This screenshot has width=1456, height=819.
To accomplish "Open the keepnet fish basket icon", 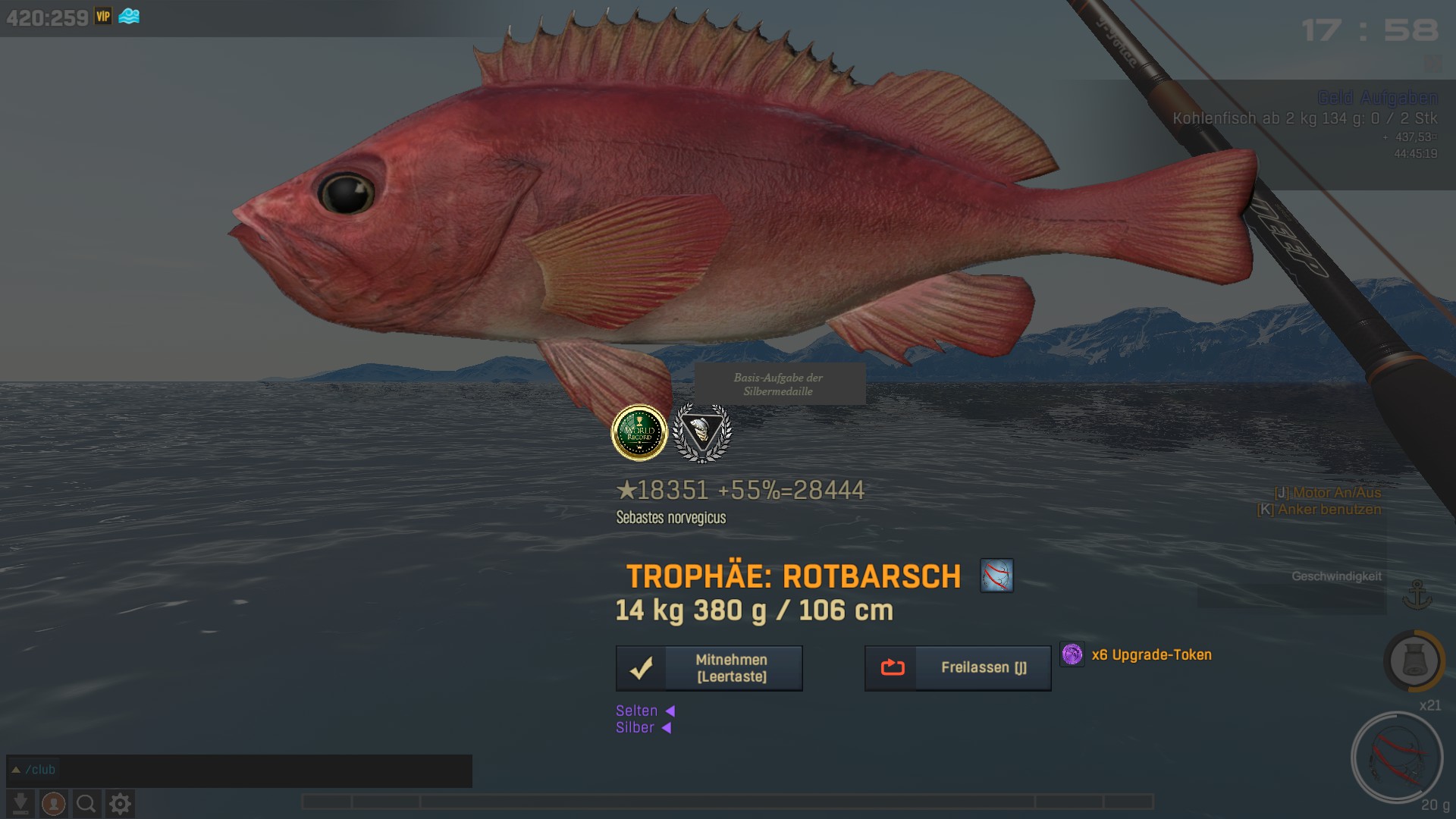I will (1414, 661).
